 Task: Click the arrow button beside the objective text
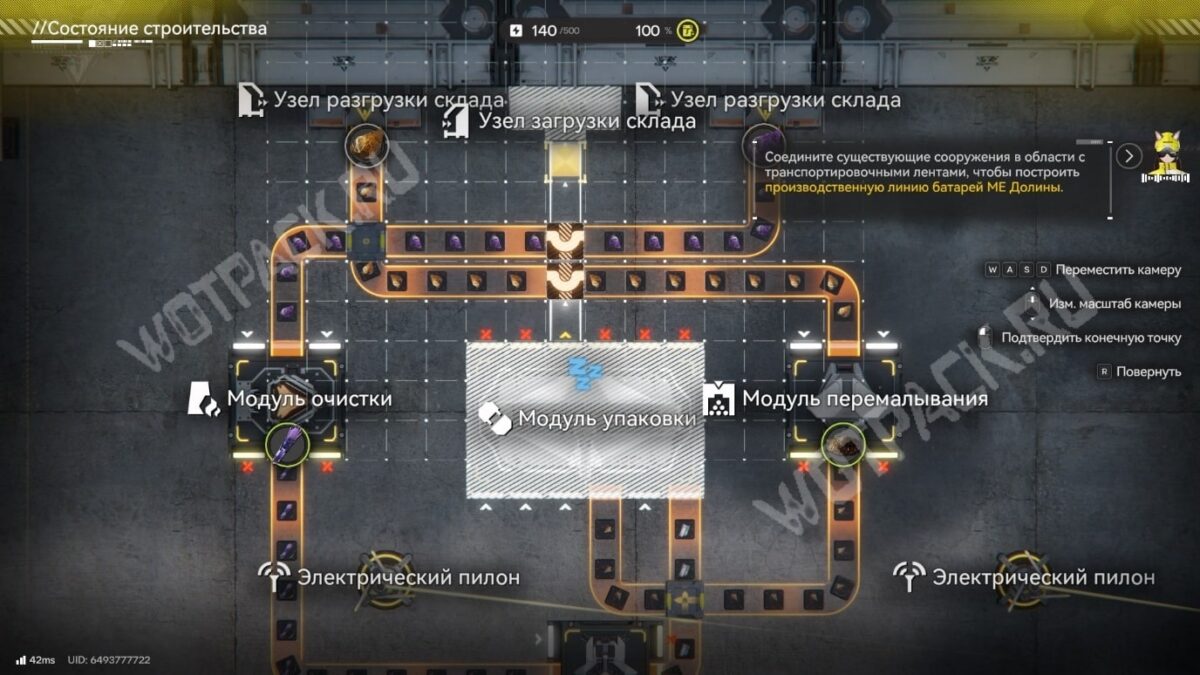pos(1129,156)
